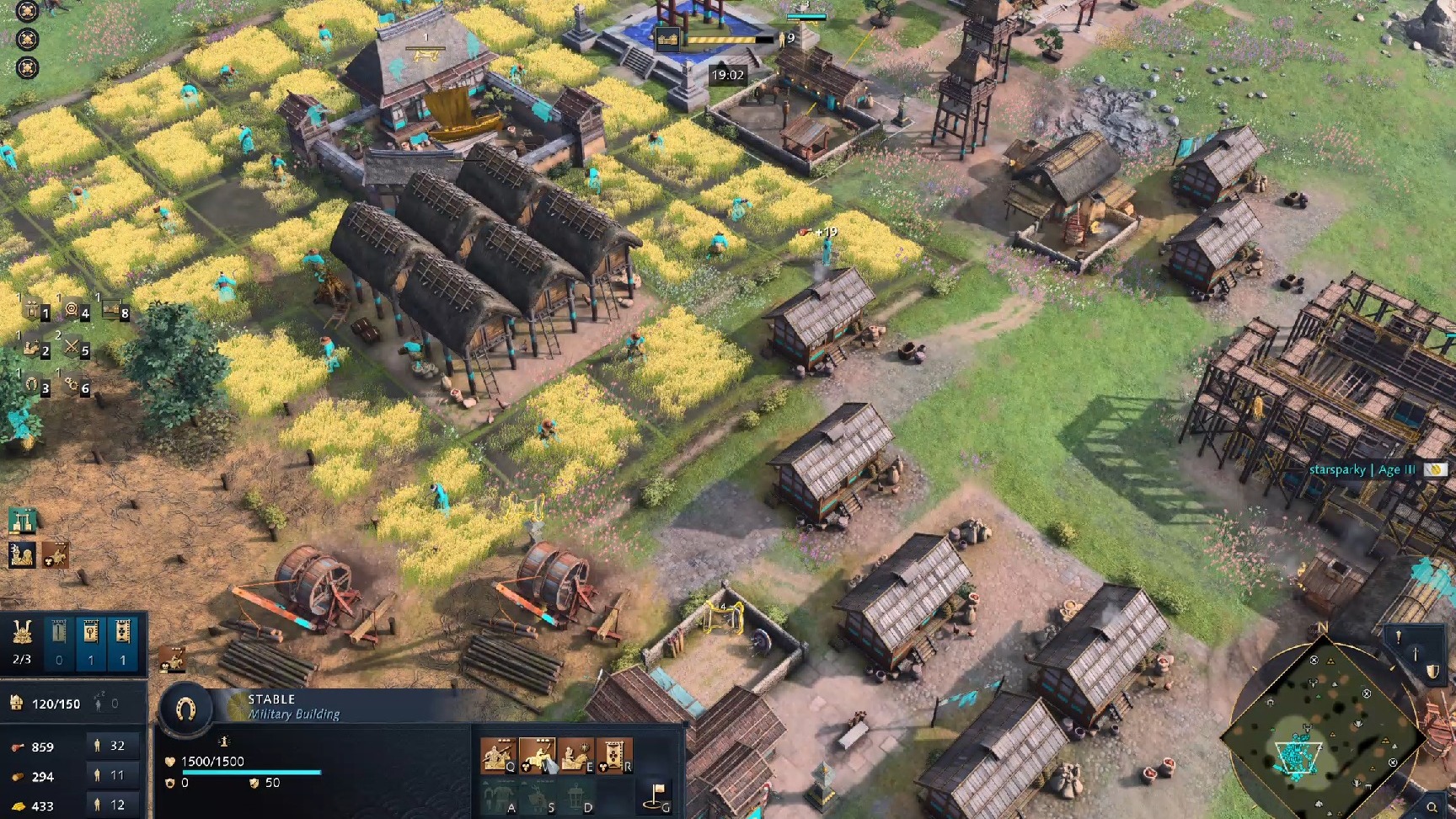Queue the mounted samurai unit labelled W
The width and height of the screenshot is (1456, 819).
point(537,755)
